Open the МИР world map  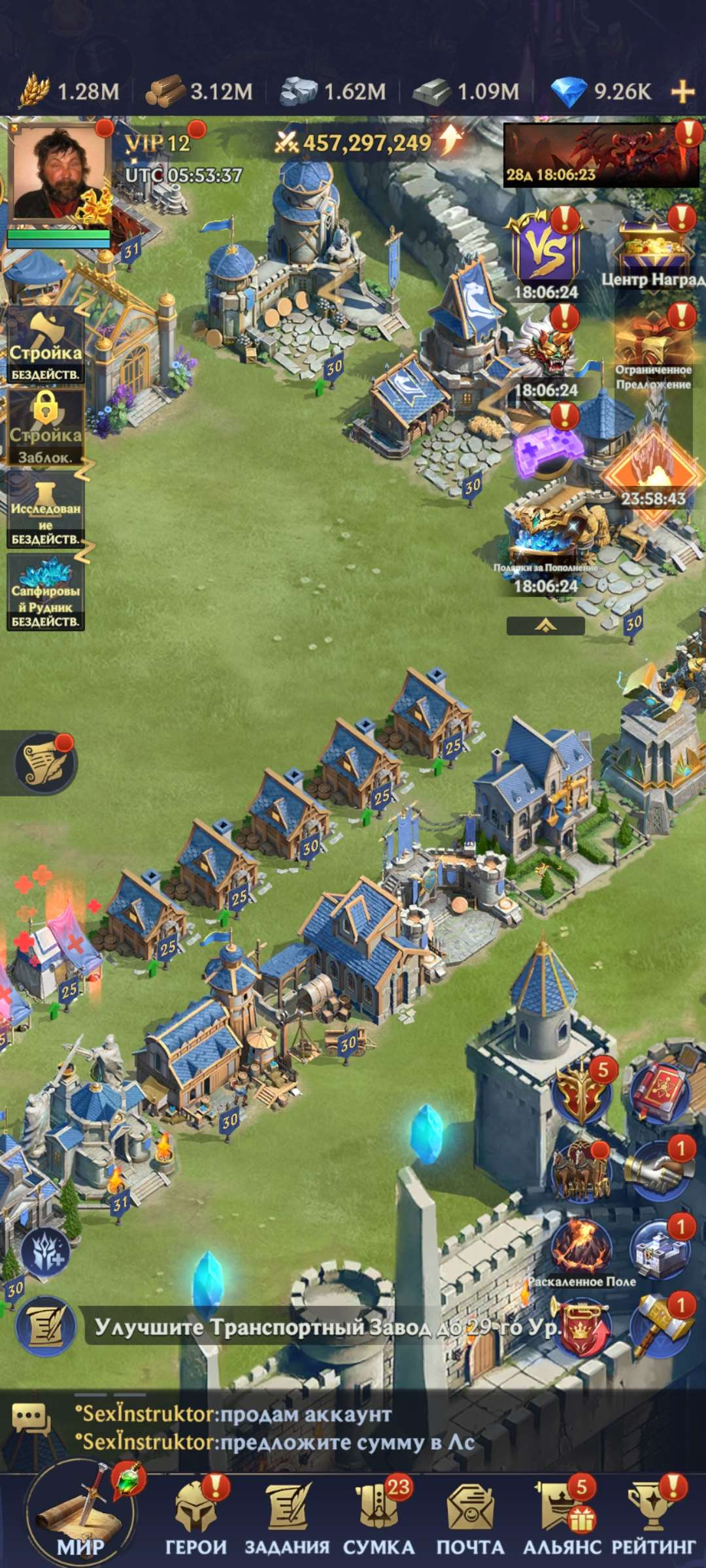pyautogui.click(x=80, y=1514)
